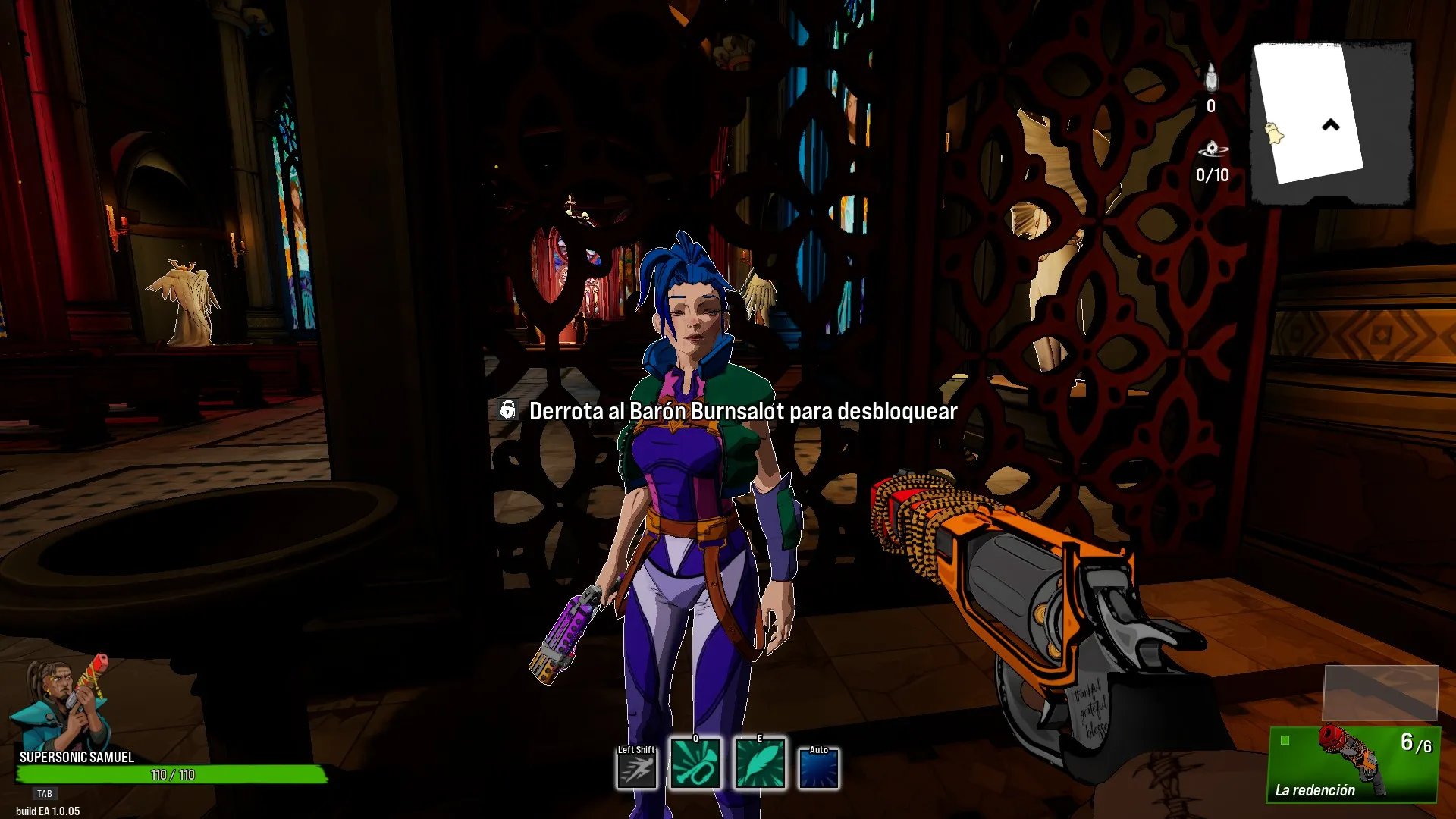Open the minimap in the corner
The height and width of the screenshot is (819, 1456).
tap(1331, 124)
